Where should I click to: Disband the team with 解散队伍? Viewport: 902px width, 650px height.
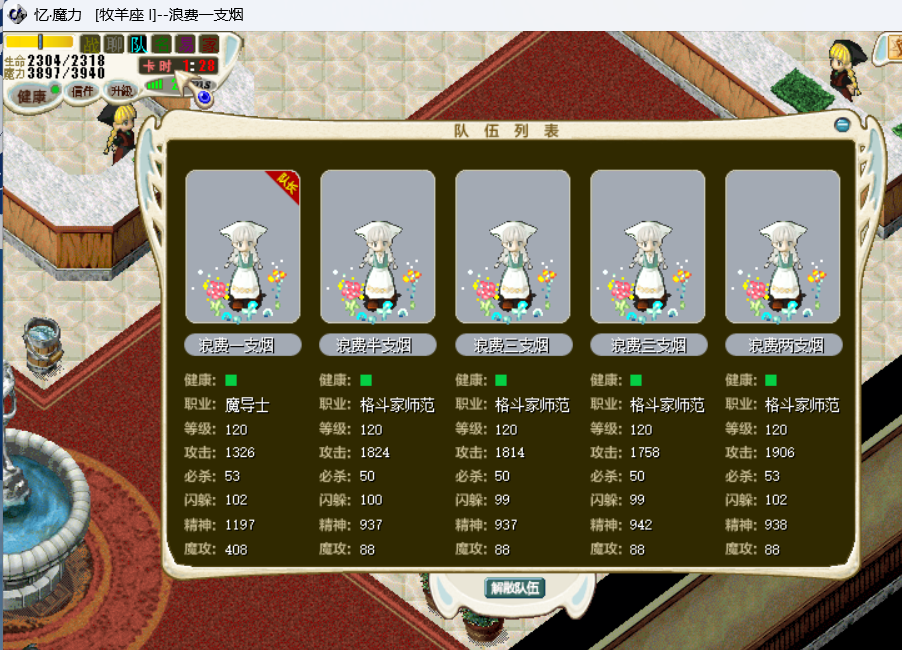pos(515,587)
